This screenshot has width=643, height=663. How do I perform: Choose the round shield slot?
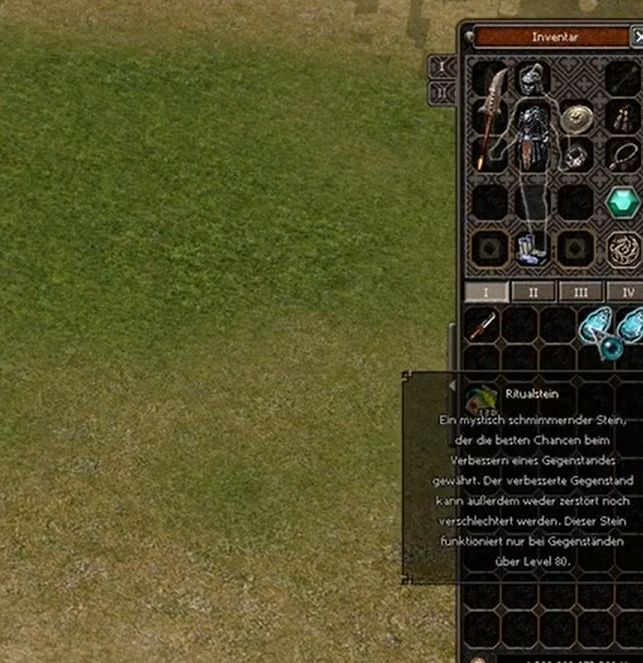tap(575, 118)
